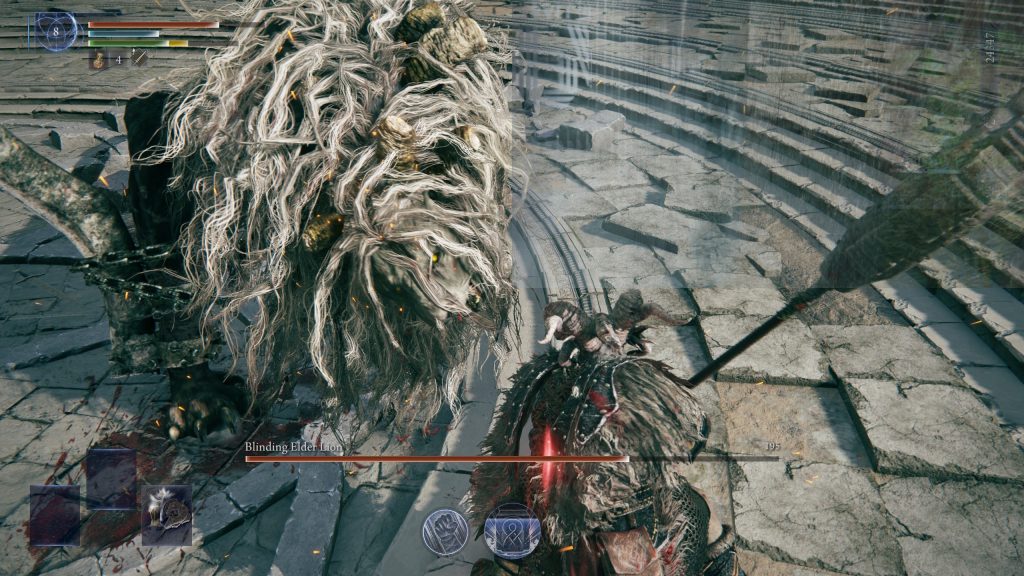Select the orange healing flask icon
1024x576 pixels.
(x=100, y=60)
